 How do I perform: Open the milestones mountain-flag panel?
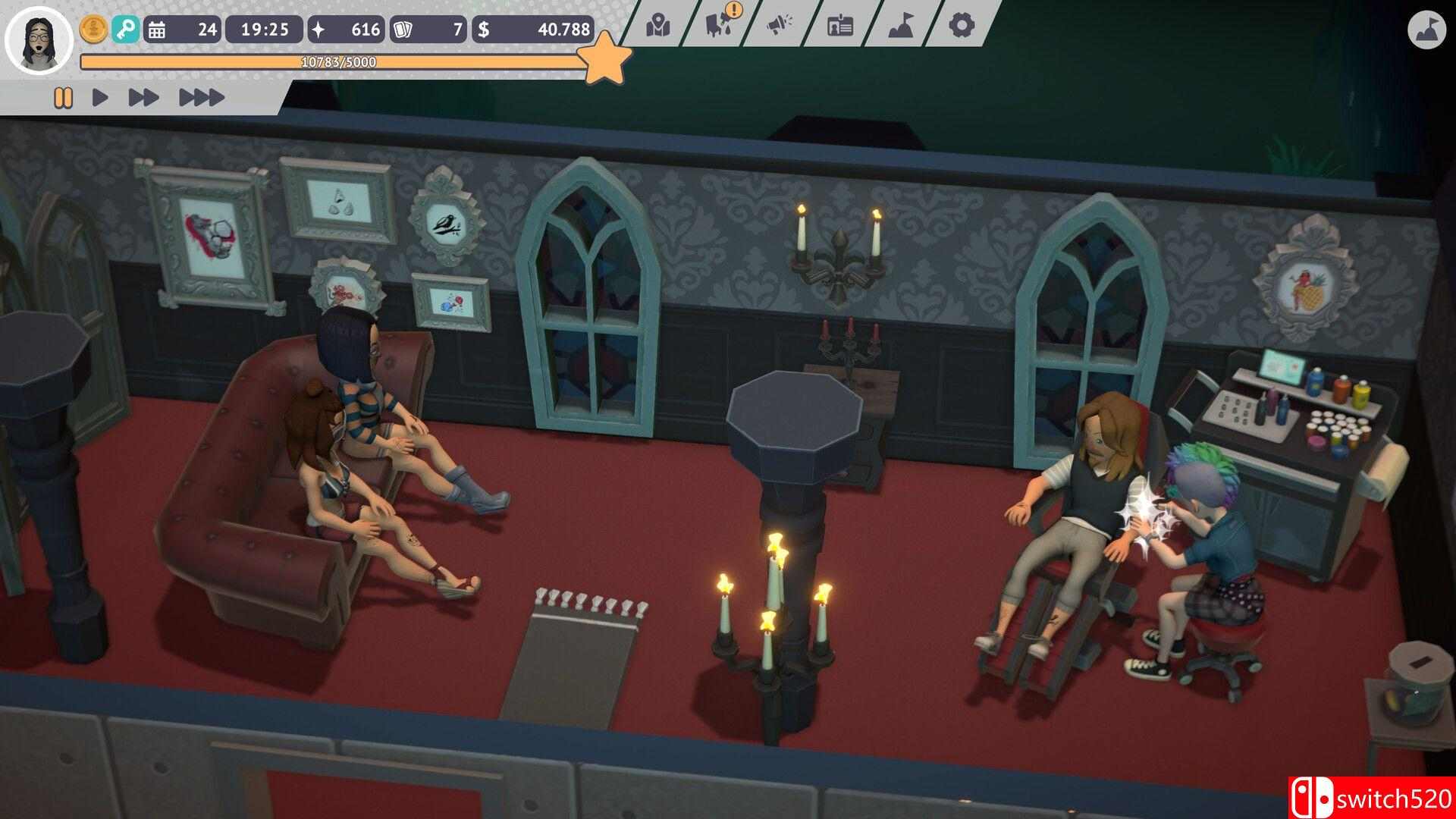(901, 24)
